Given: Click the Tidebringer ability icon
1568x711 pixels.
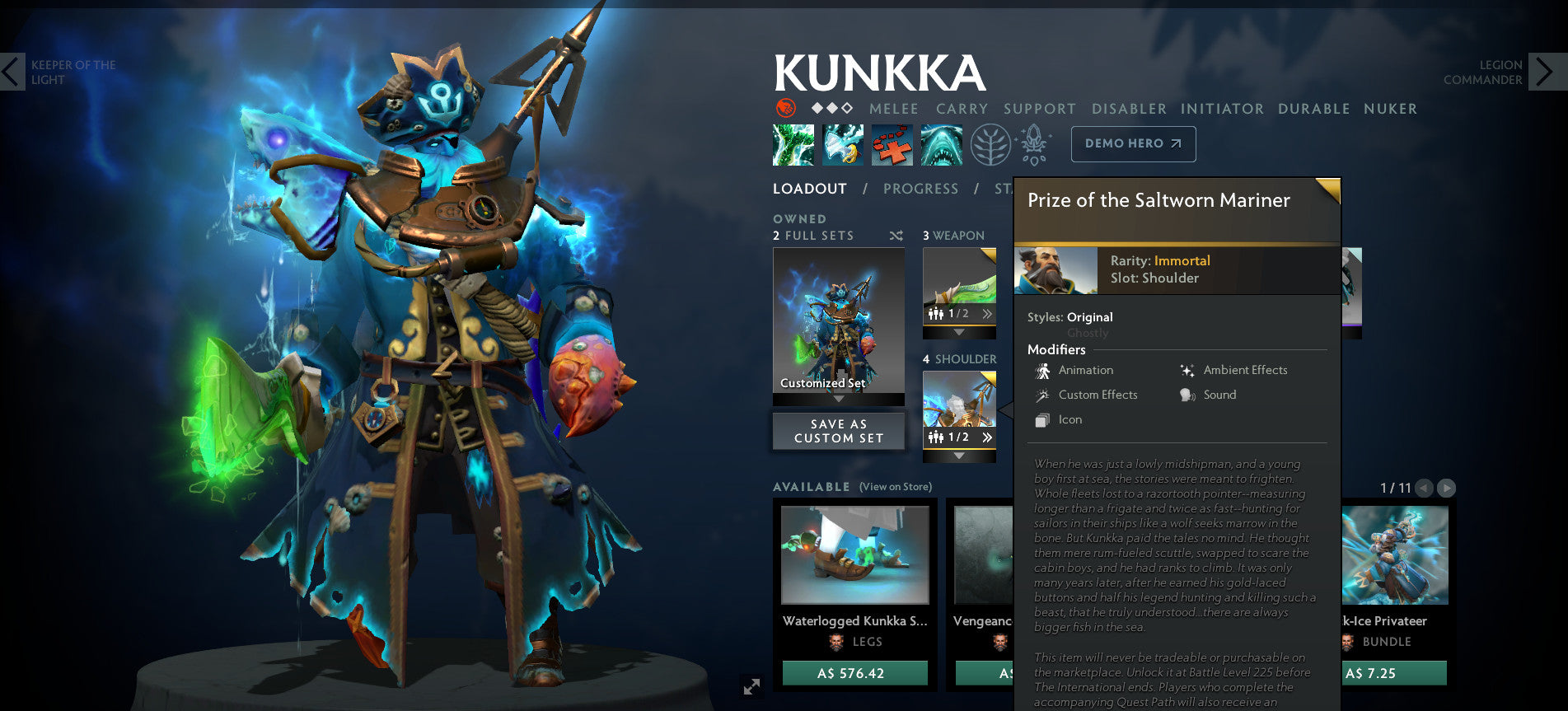Looking at the screenshot, I should click(842, 143).
